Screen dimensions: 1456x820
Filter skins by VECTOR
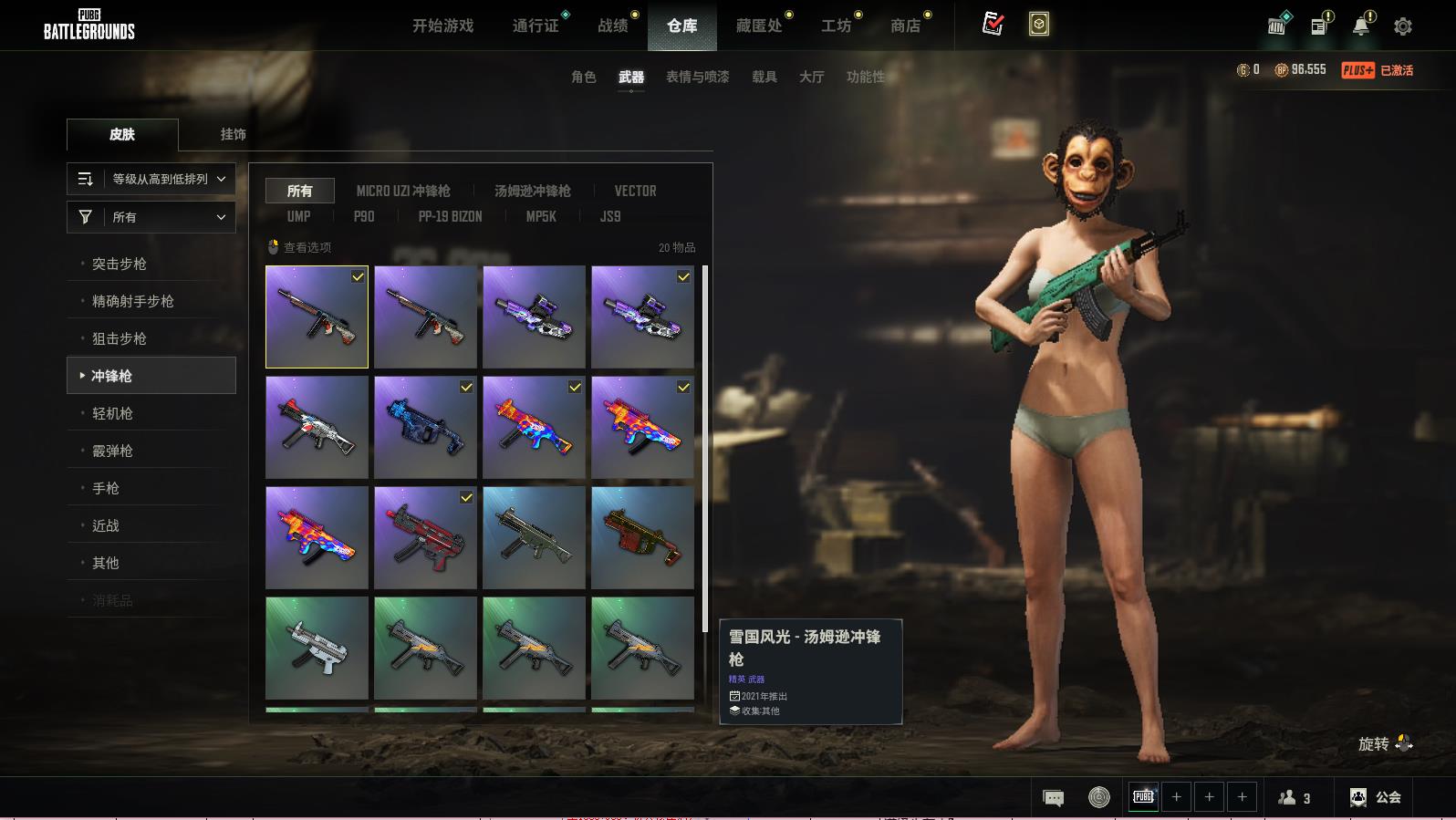tap(635, 191)
